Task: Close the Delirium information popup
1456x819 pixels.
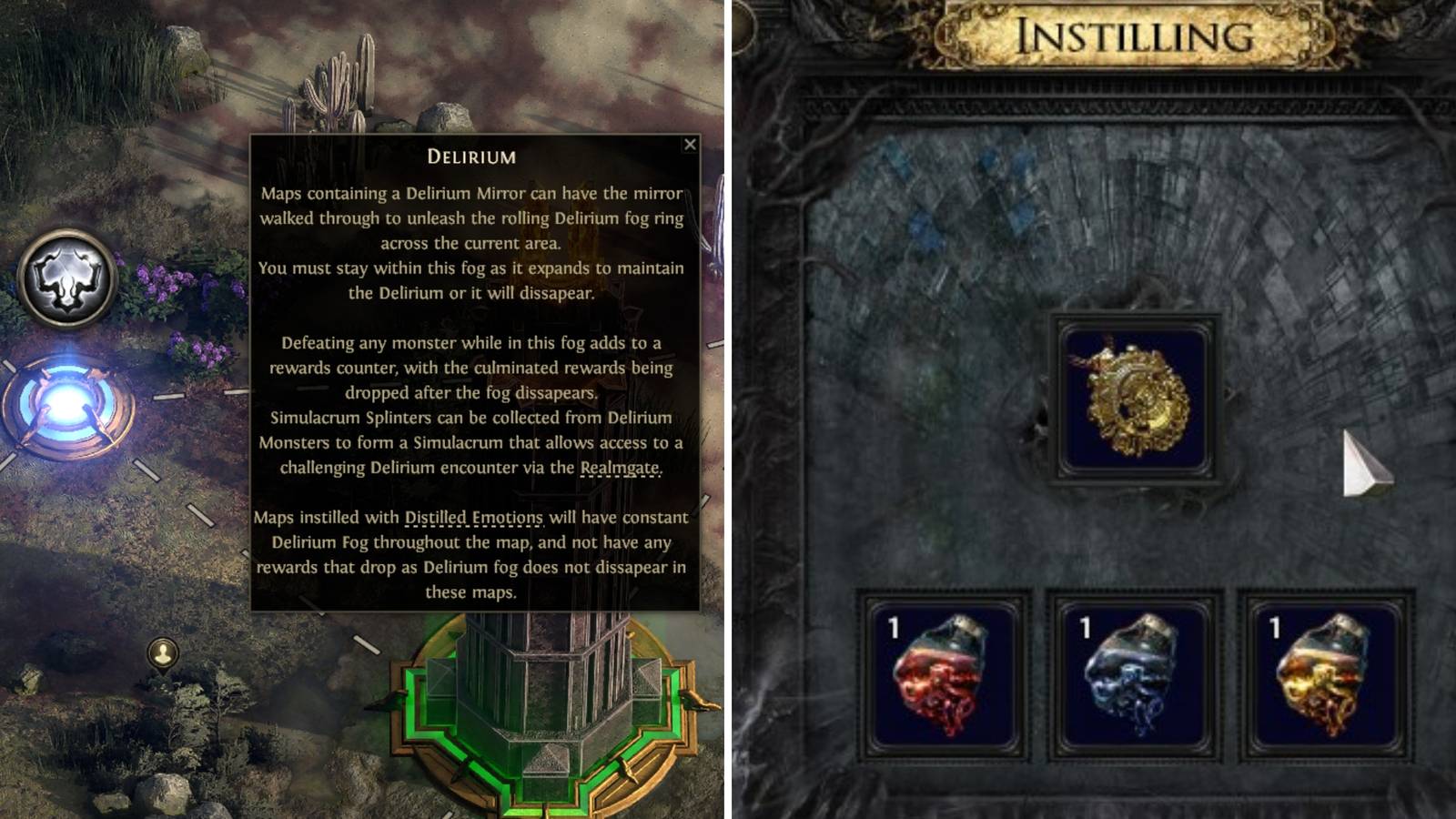Action: click(691, 144)
